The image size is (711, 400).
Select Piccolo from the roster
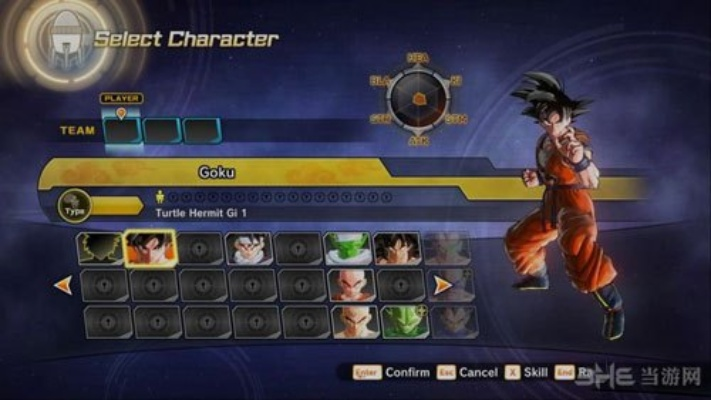(348, 249)
